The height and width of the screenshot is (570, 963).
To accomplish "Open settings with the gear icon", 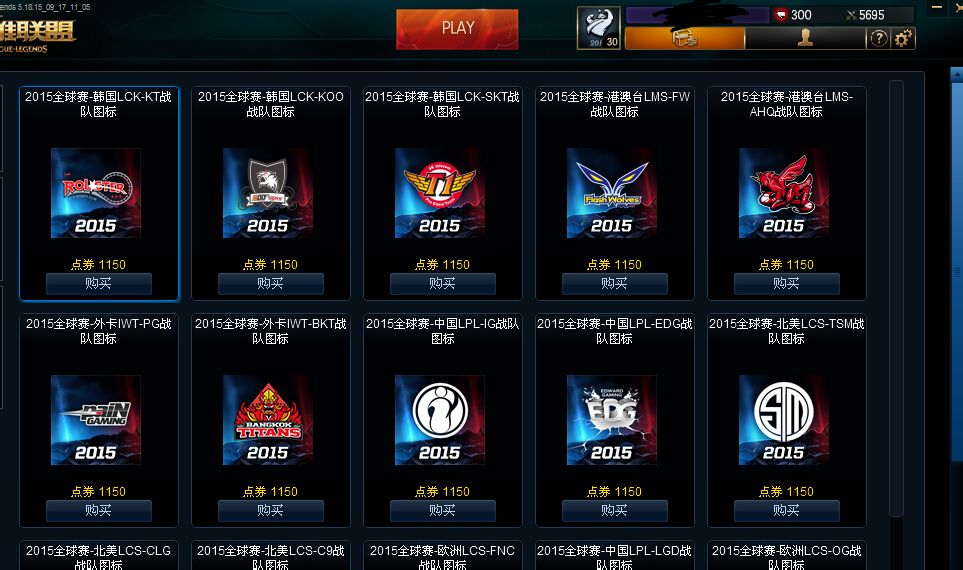I will (903, 39).
